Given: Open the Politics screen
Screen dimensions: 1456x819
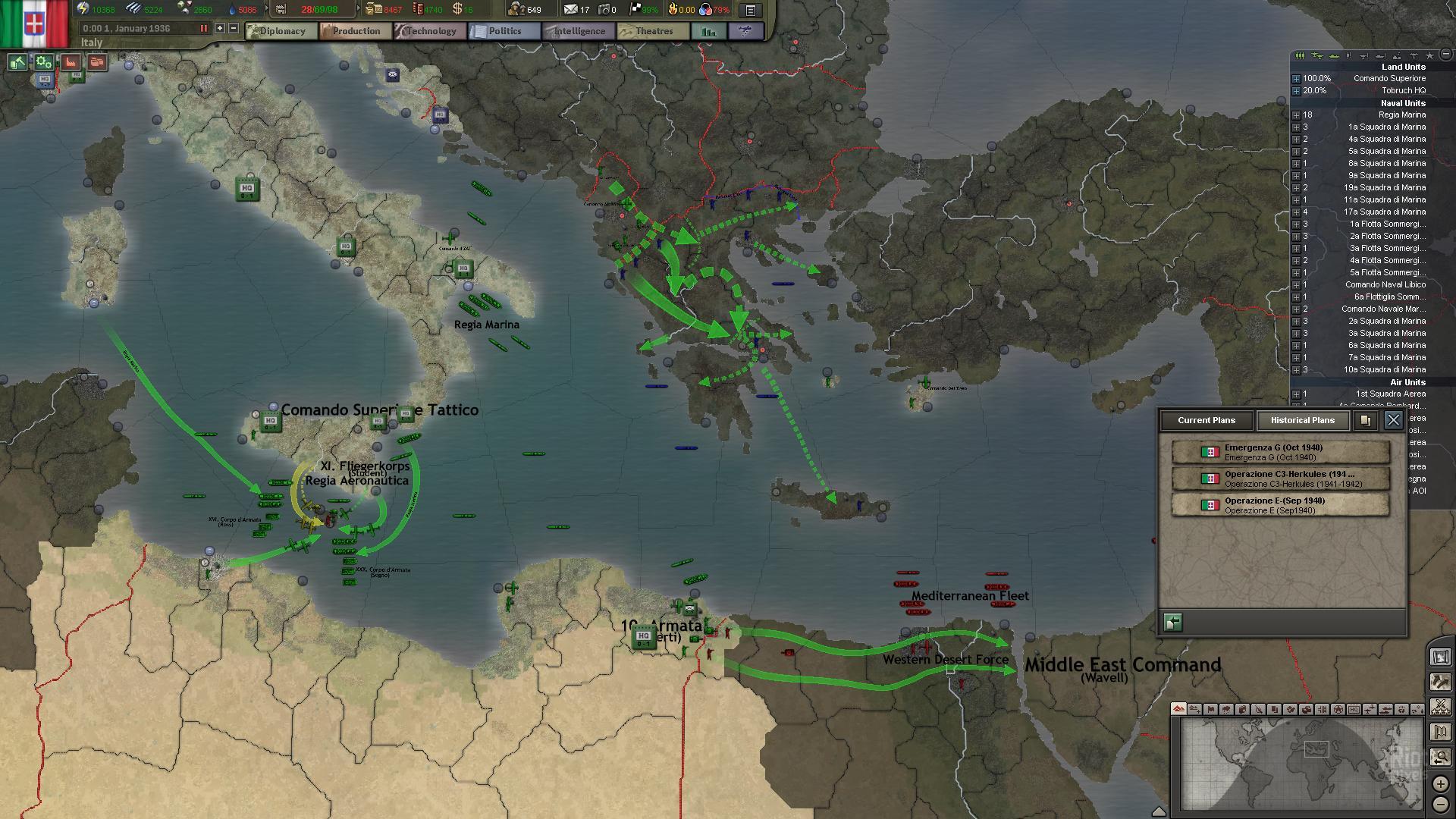Looking at the screenshot, I should click(504, 31).
